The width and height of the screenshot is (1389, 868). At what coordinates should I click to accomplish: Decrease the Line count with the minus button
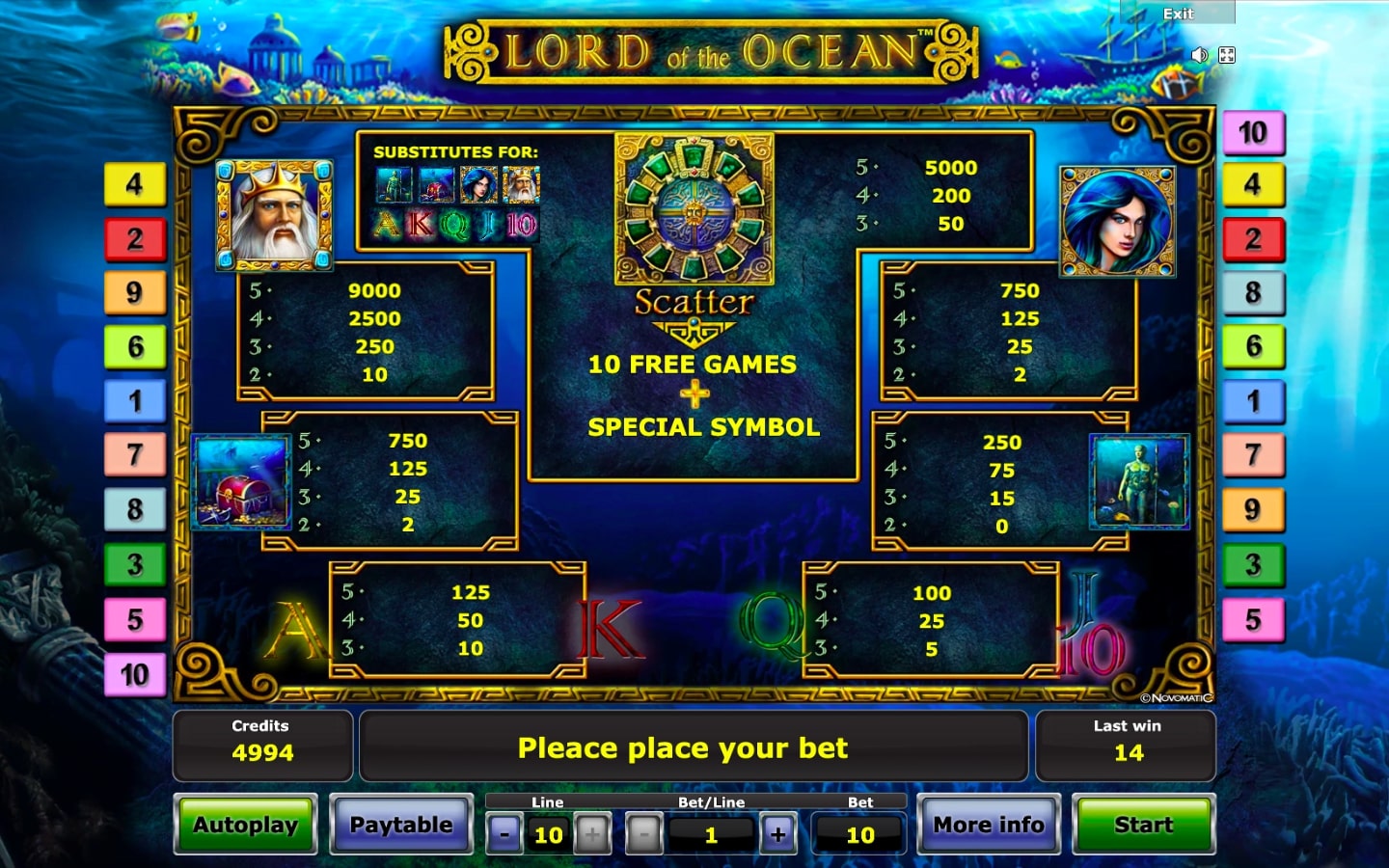(504, 833)
